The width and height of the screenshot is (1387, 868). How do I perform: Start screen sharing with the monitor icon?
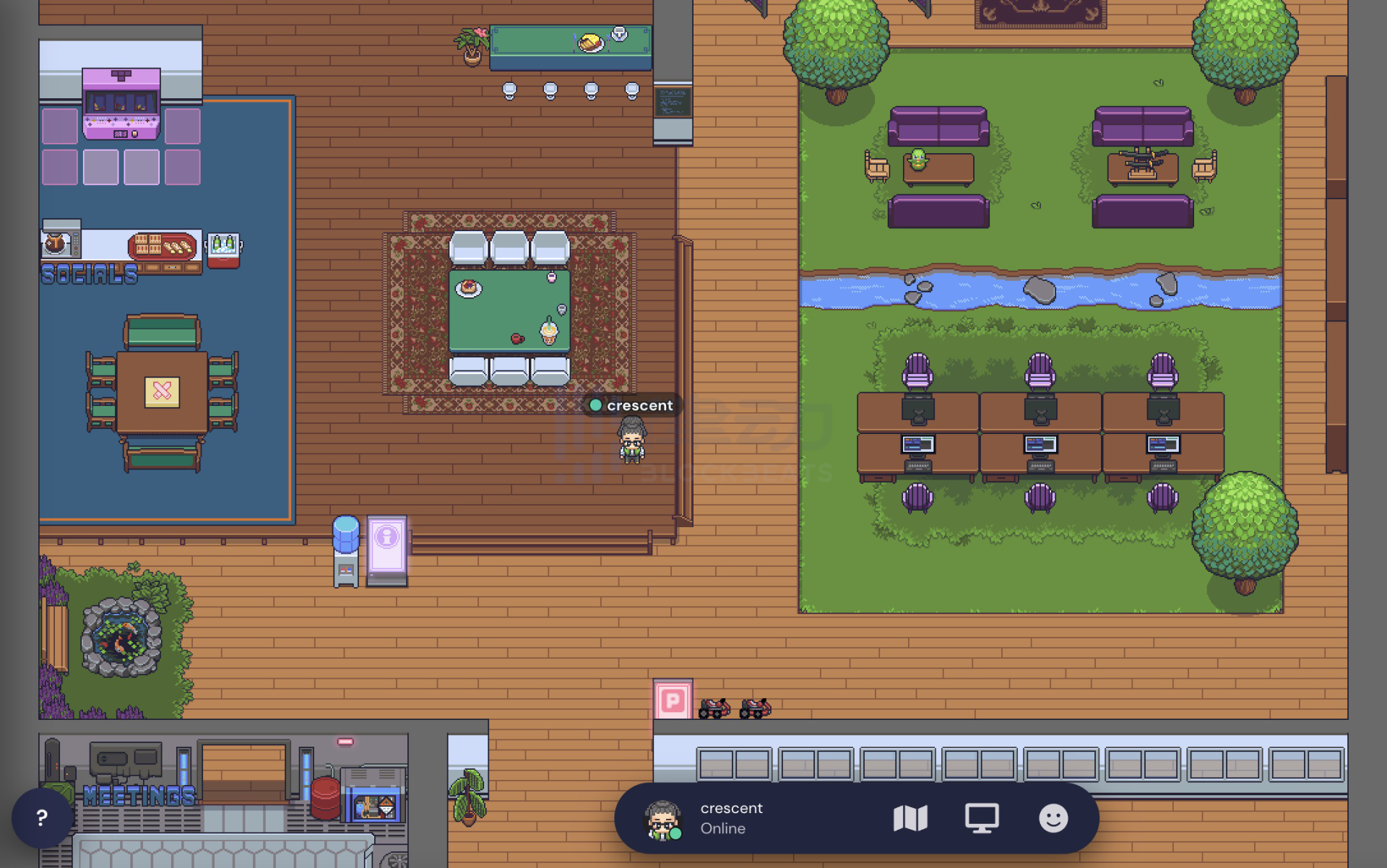coord(982,818)
